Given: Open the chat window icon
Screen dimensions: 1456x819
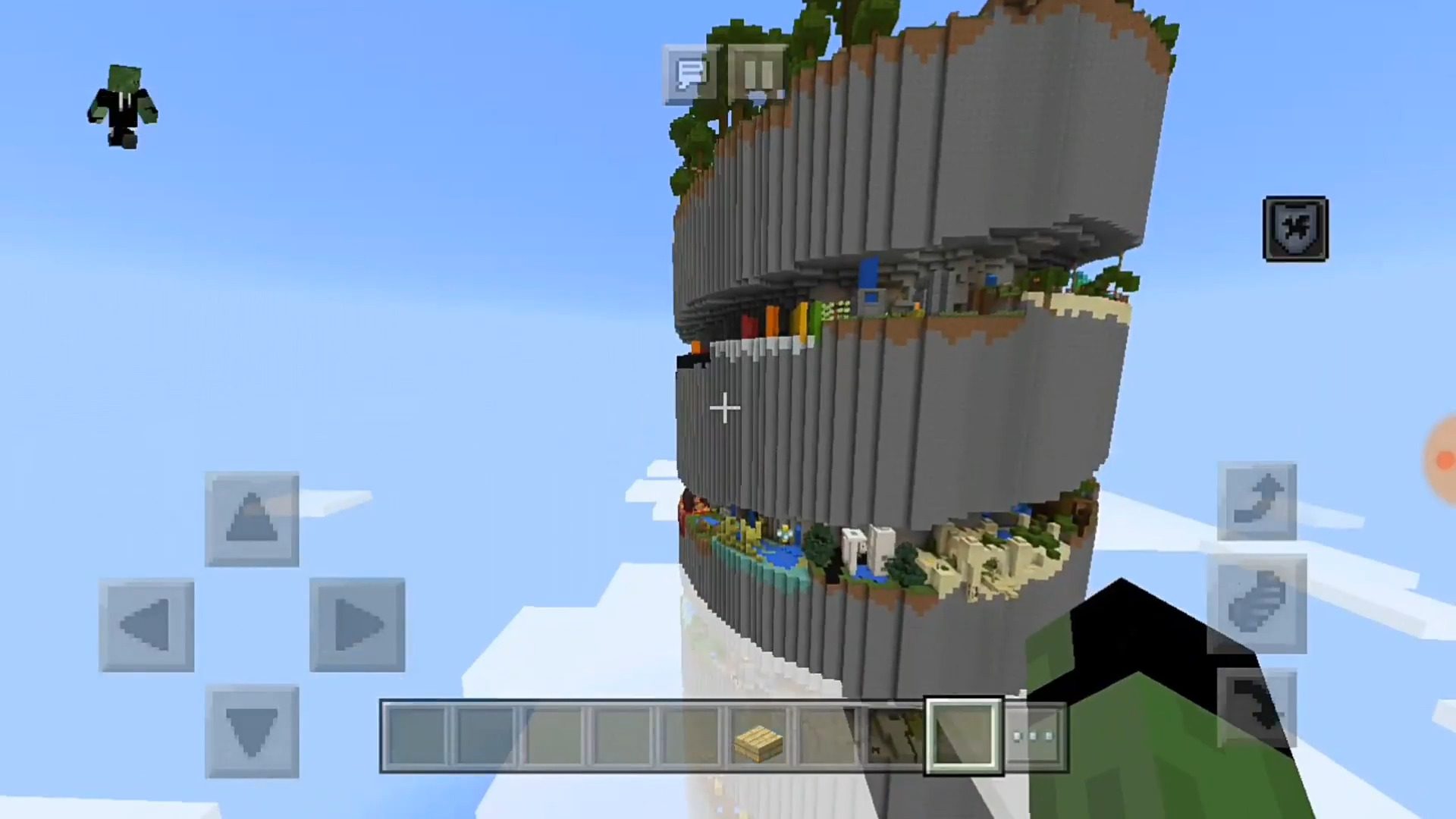Looking at the screenshot, I should pyautogui.click(x=690, y=74).
